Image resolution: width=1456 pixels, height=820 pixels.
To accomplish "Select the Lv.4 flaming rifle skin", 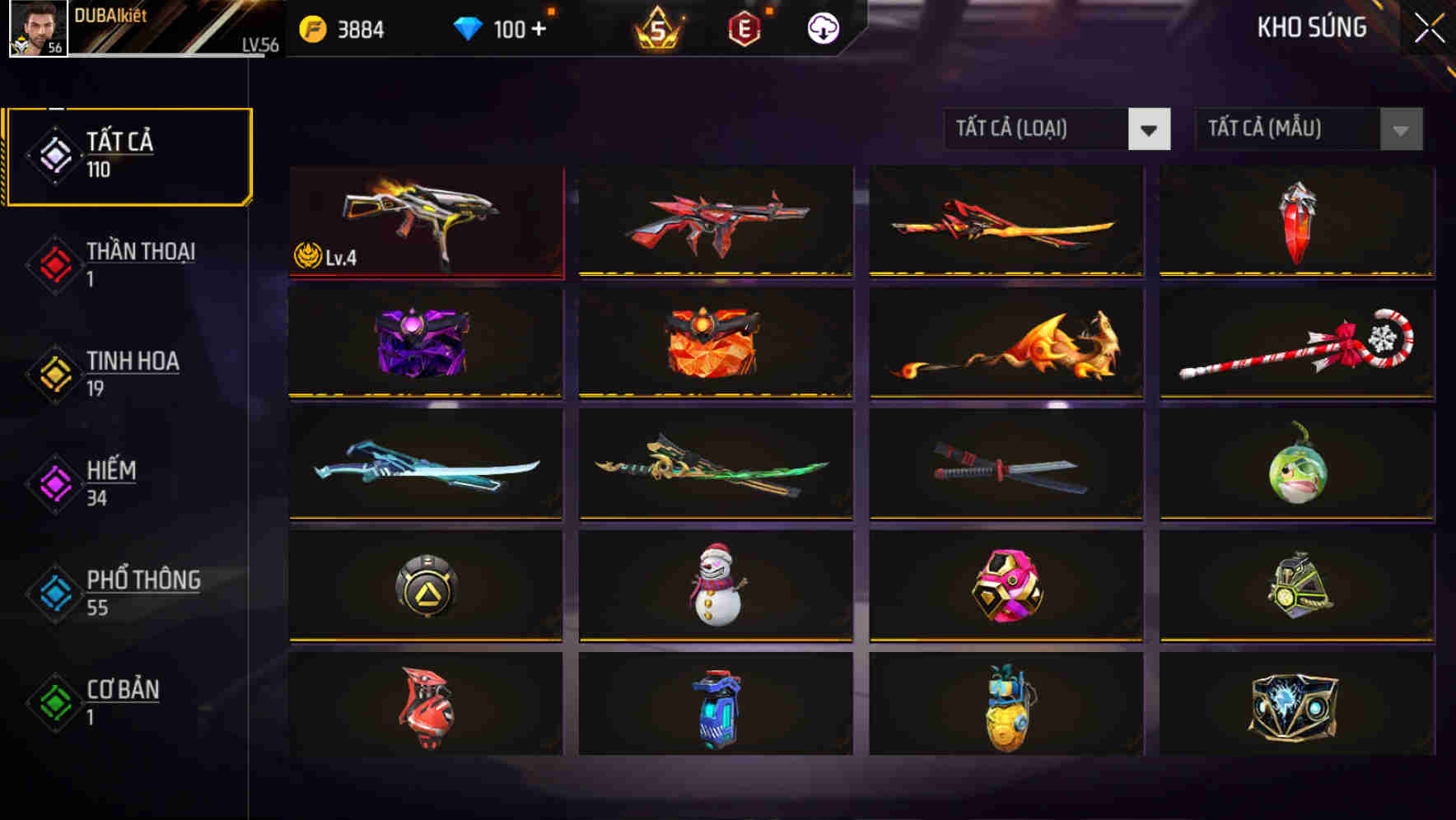I will pos(425,218).
